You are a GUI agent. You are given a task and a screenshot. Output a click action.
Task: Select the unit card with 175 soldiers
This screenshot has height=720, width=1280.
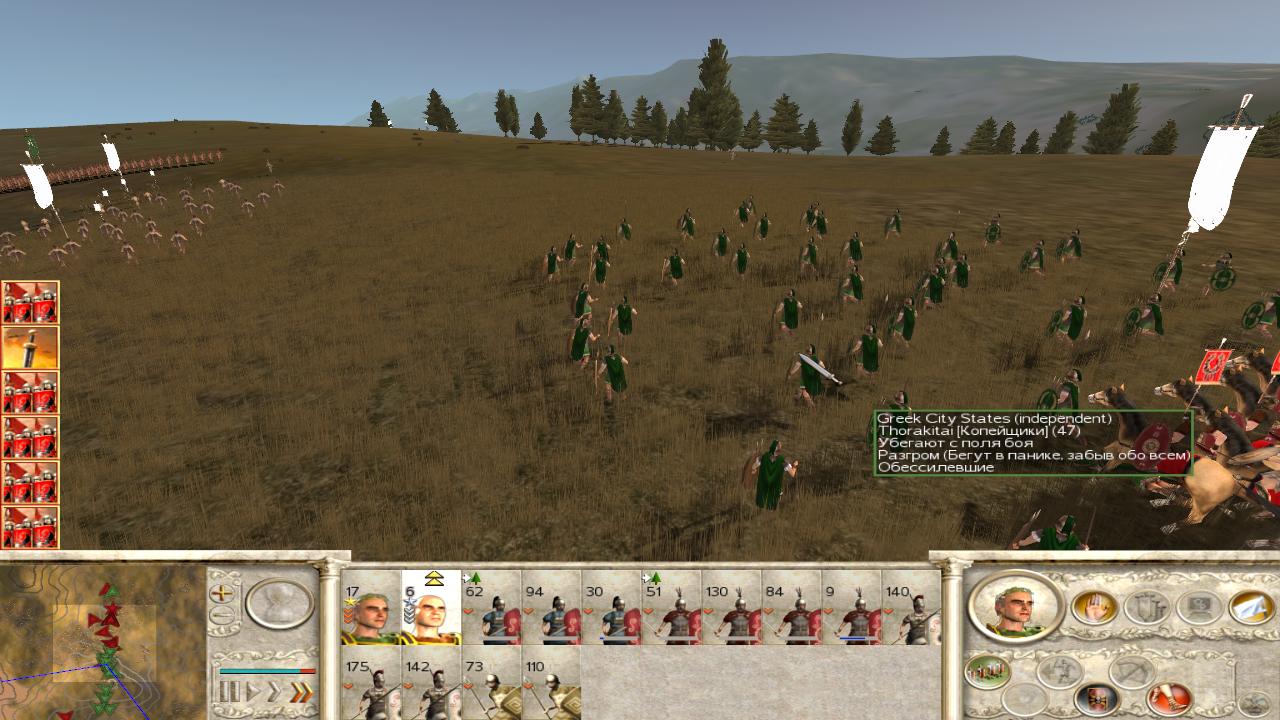point(371,684)
